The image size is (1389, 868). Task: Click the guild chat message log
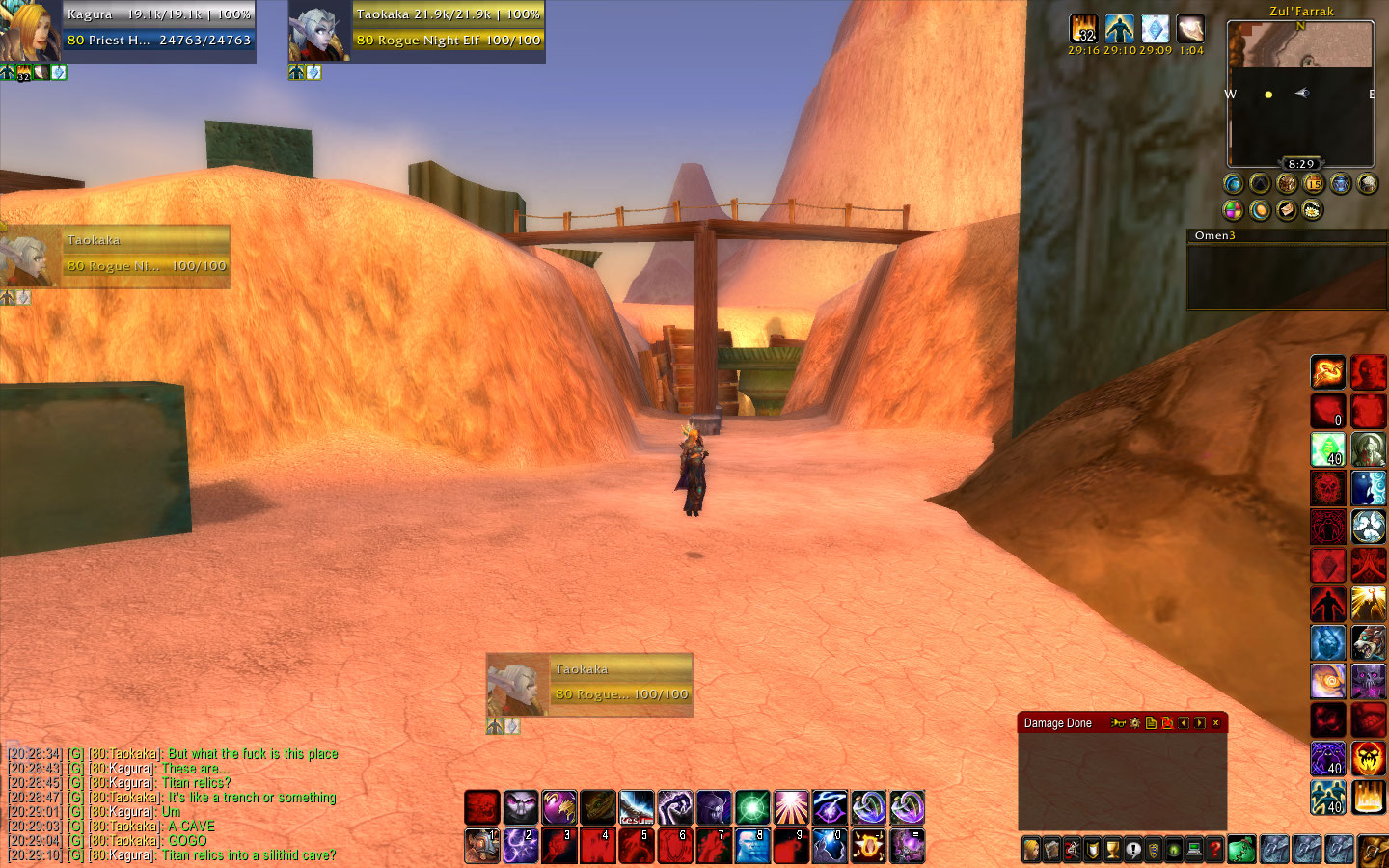coord(174,804)
